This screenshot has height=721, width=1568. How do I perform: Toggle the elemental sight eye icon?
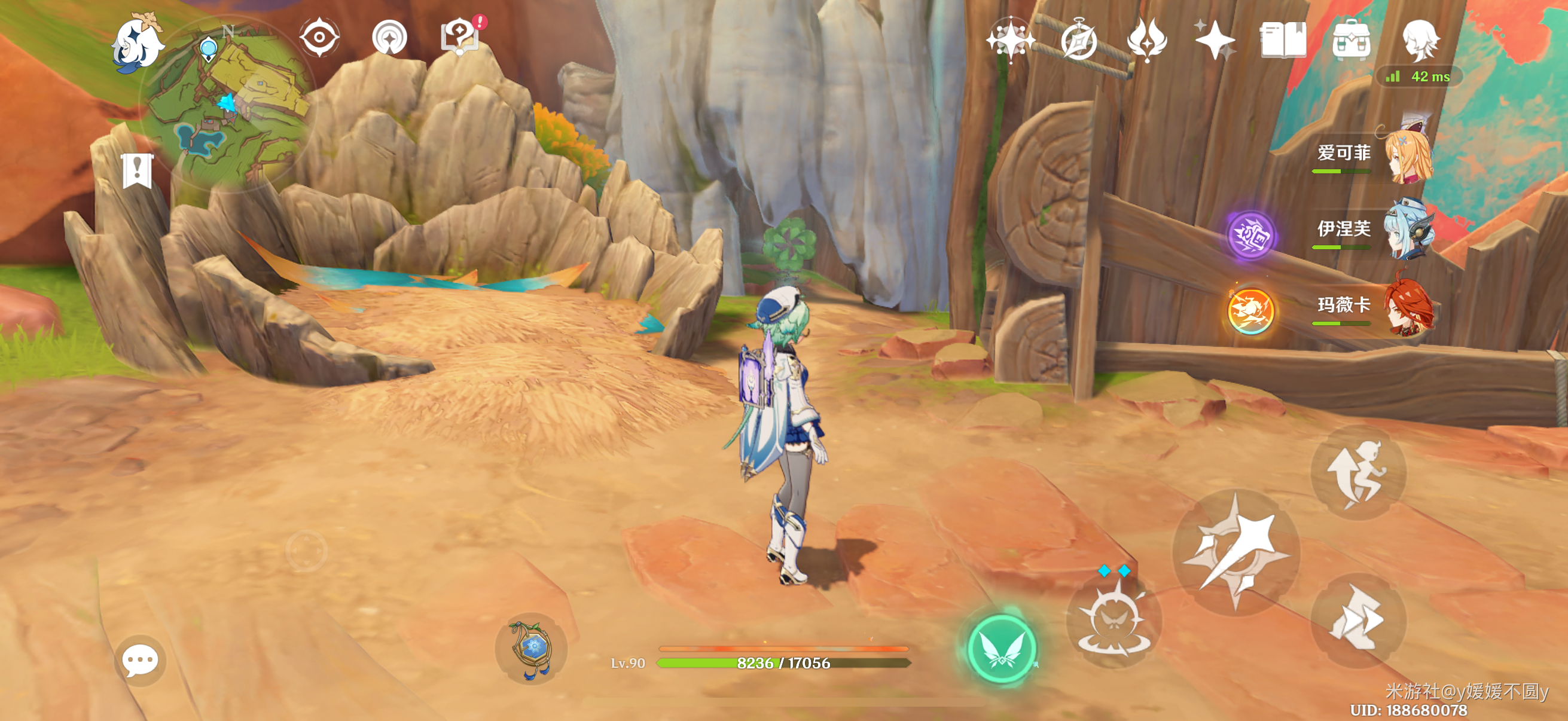[x=319, y=38]
